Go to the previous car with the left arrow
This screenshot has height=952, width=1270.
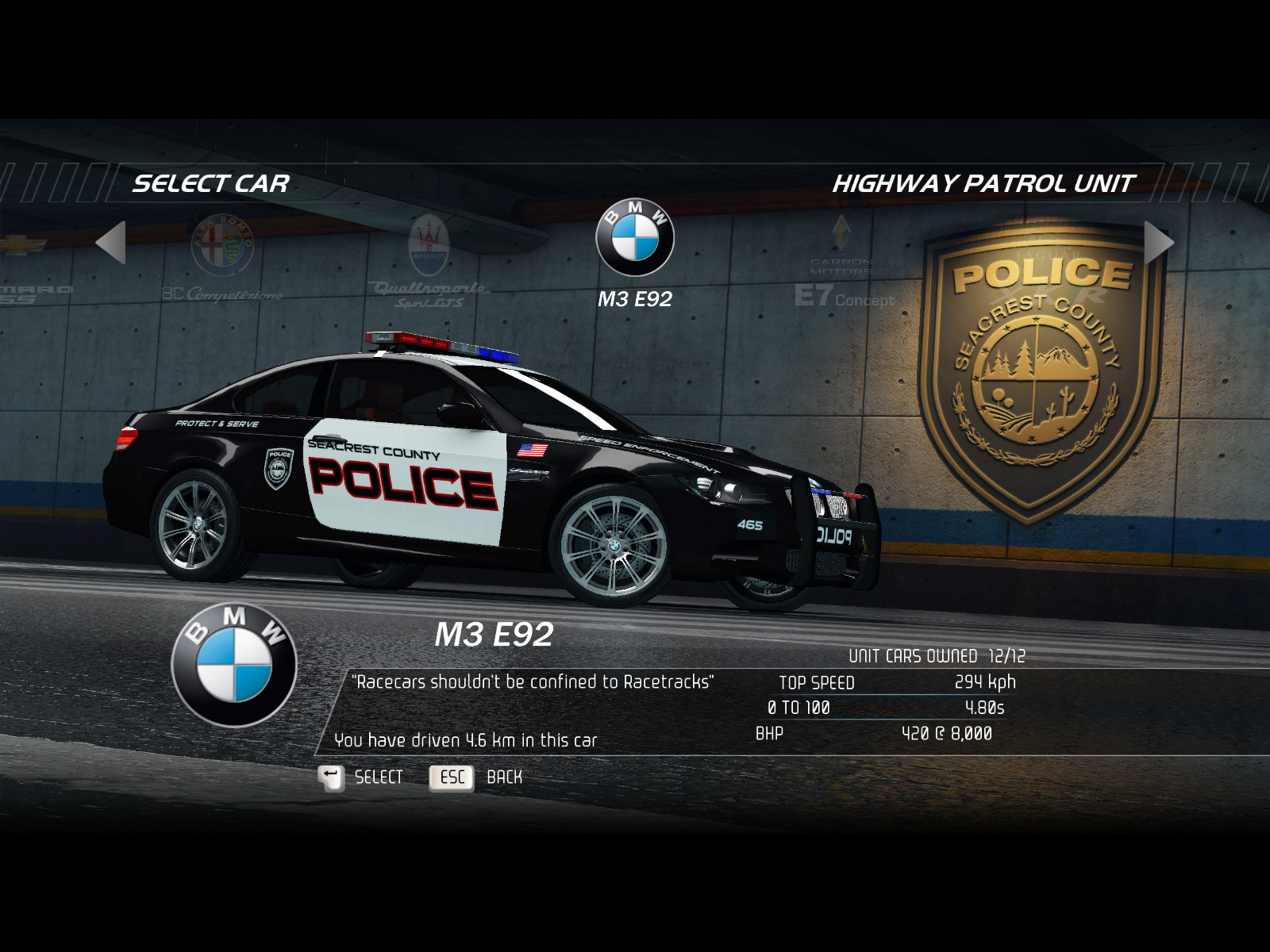[112, 242]
